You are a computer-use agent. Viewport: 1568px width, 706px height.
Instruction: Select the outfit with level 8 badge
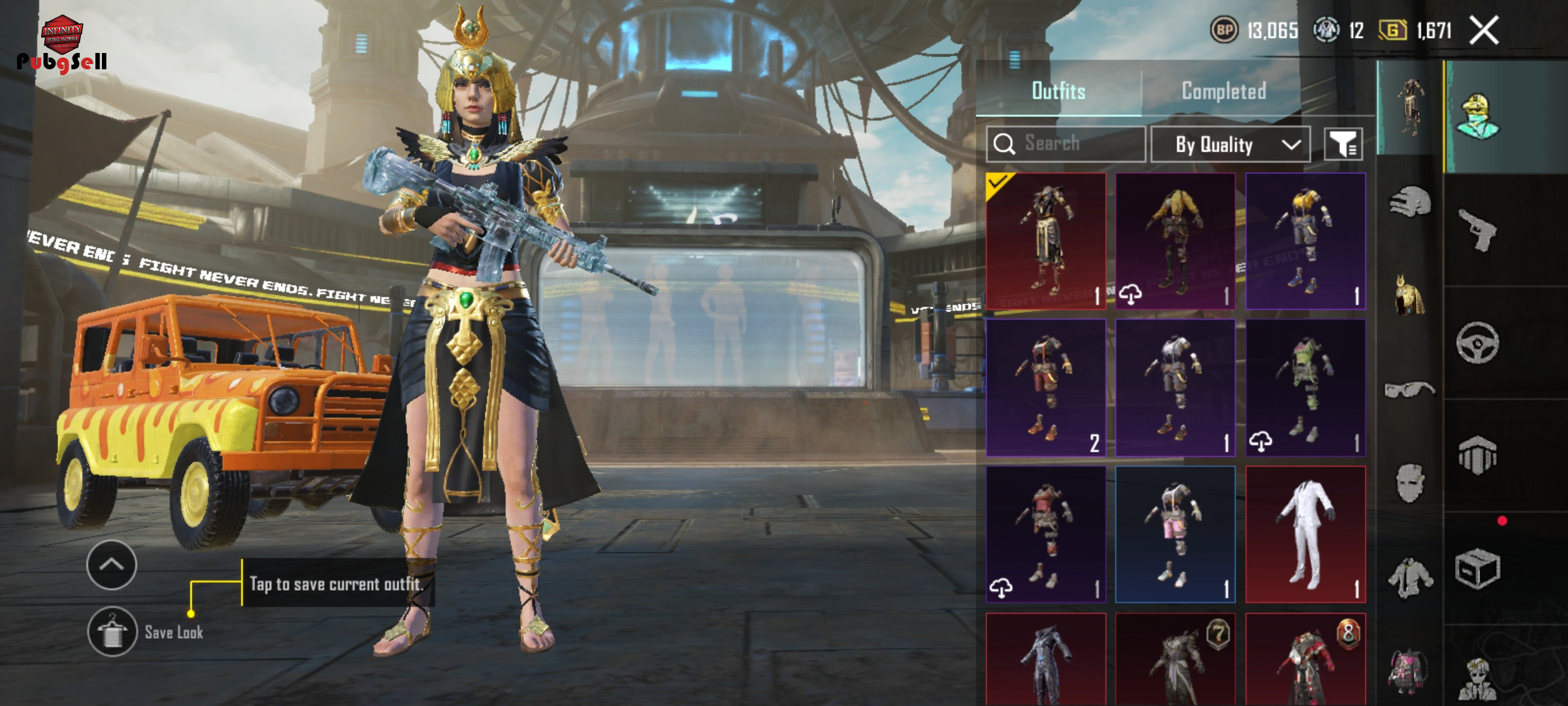1305,660
